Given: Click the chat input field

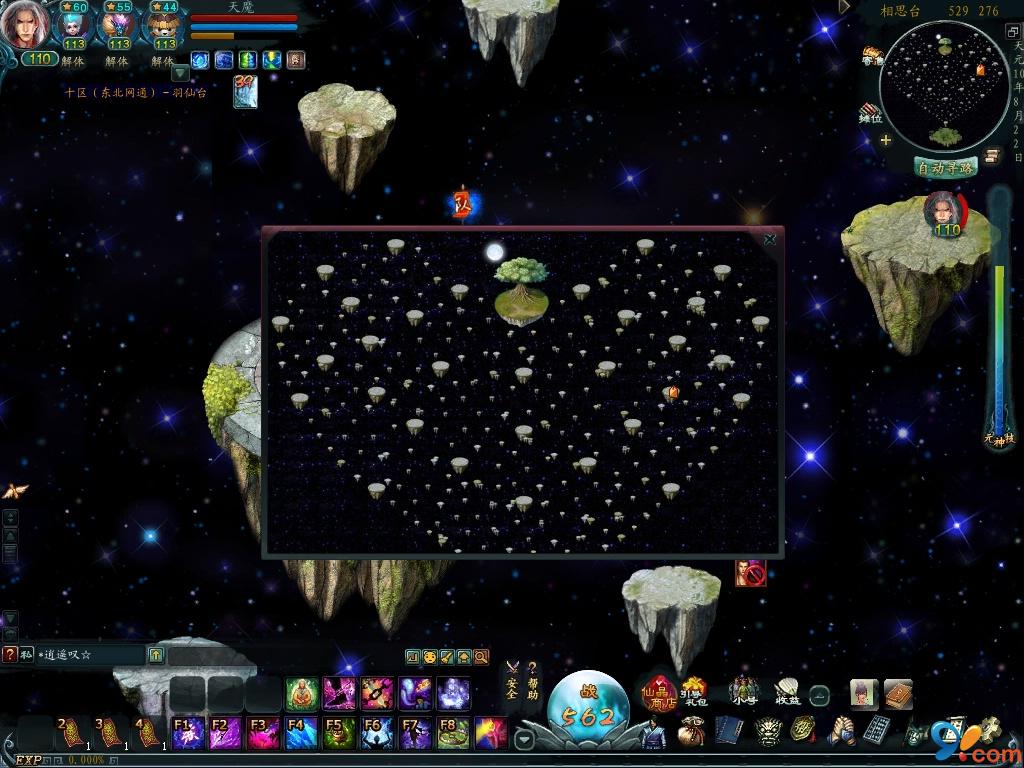Looking at the screenshot, I should [90, 655].
